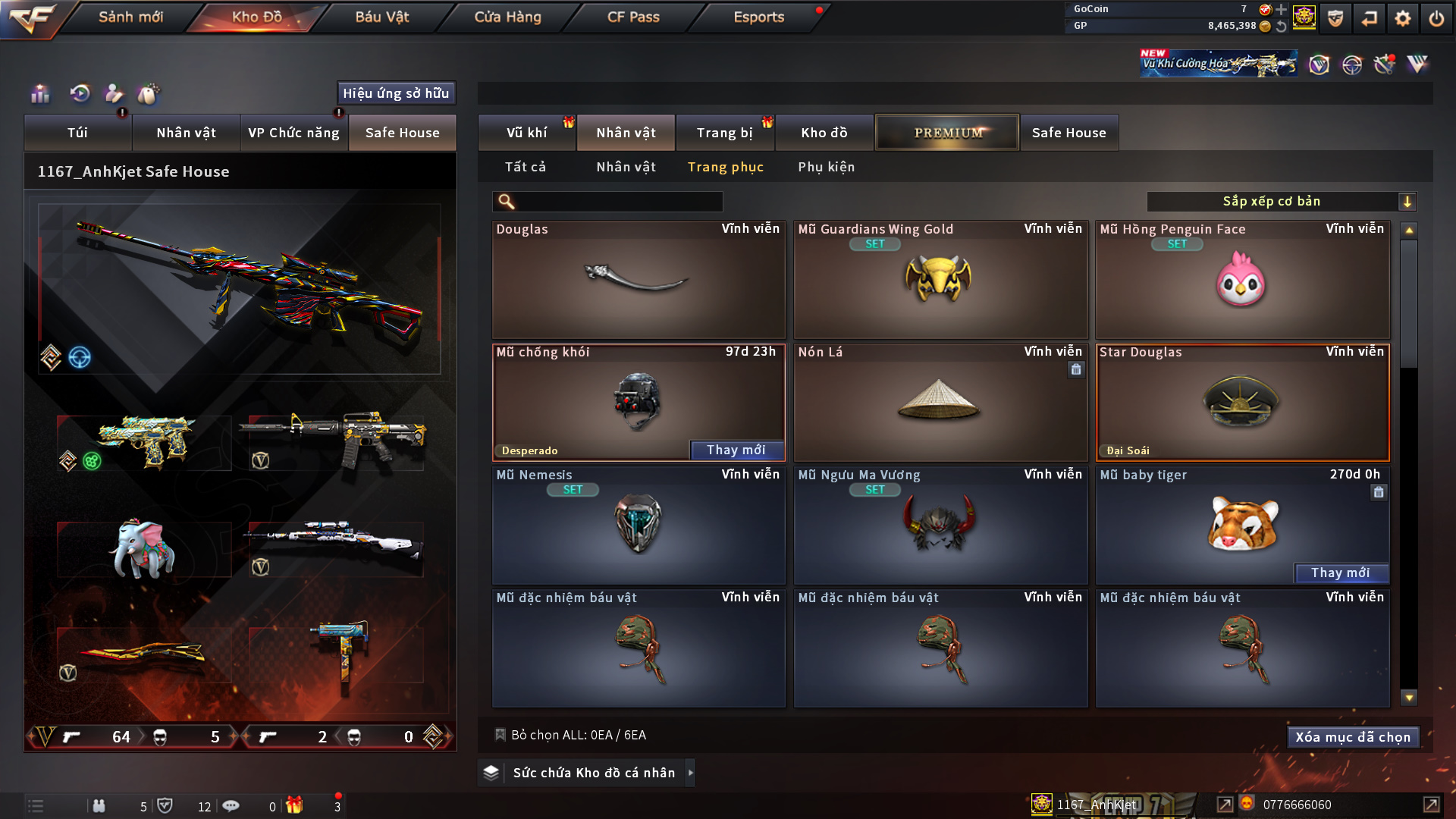
Task: Open the Sắp xếp cơ bản dropdown
Action: 1281,202
